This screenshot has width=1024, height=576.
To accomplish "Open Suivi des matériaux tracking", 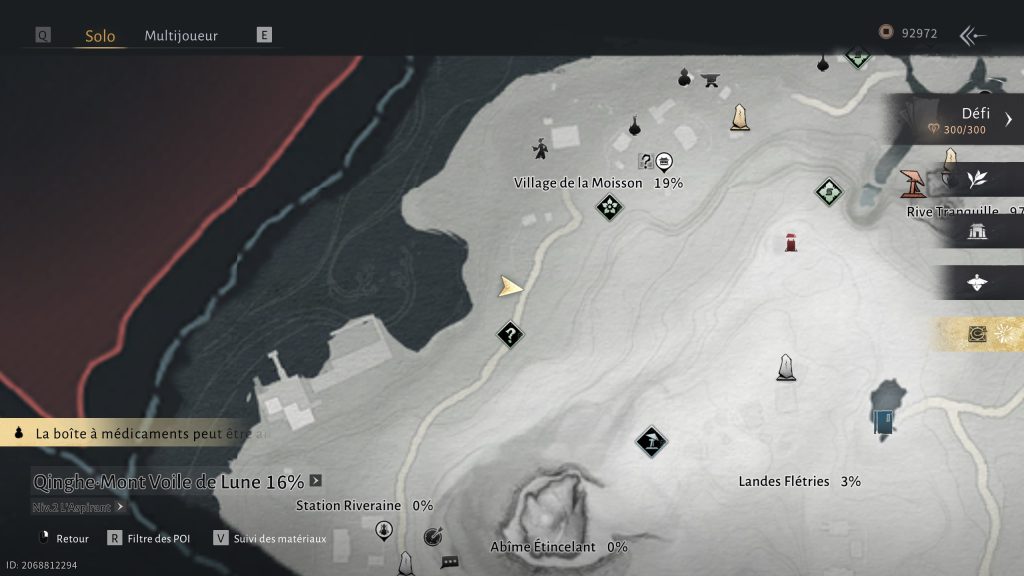I will click(270, 538).
